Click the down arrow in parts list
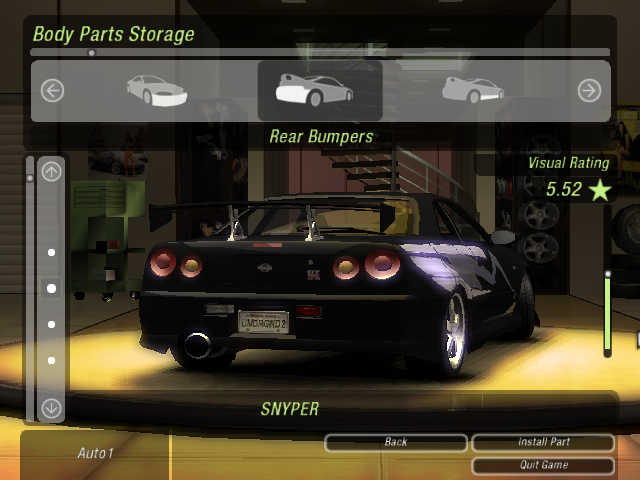The width and height of the screenshot is (640, 480). (x=52, y=407)
